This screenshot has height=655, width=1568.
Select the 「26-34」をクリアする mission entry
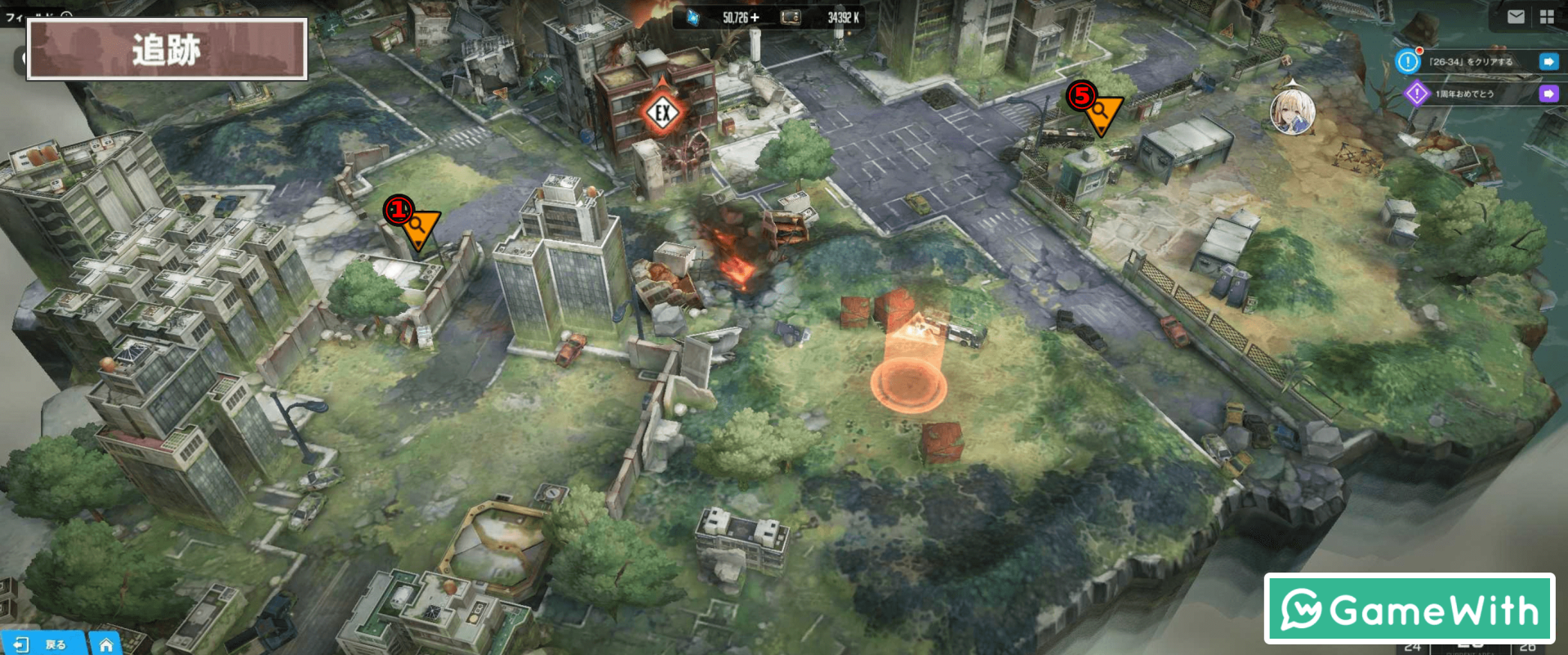(1471, 62)
